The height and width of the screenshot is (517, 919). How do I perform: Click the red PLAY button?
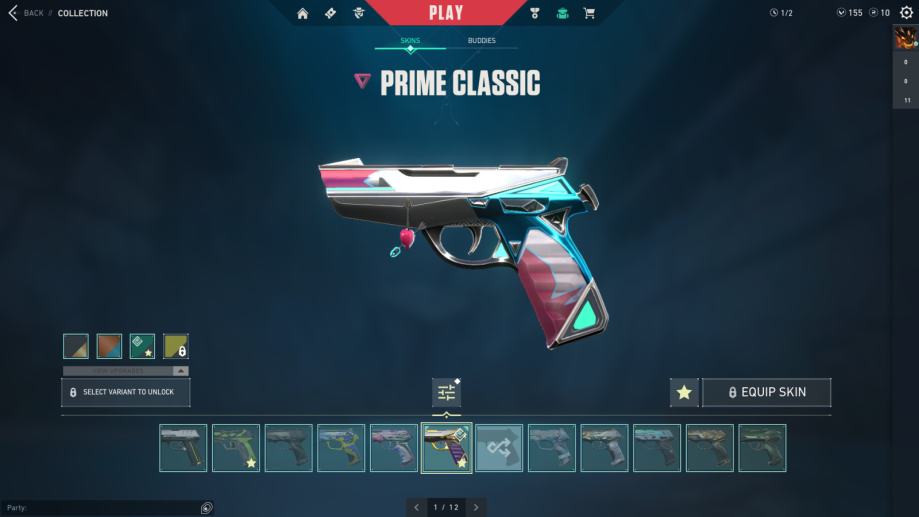click(x=445, y=13)
